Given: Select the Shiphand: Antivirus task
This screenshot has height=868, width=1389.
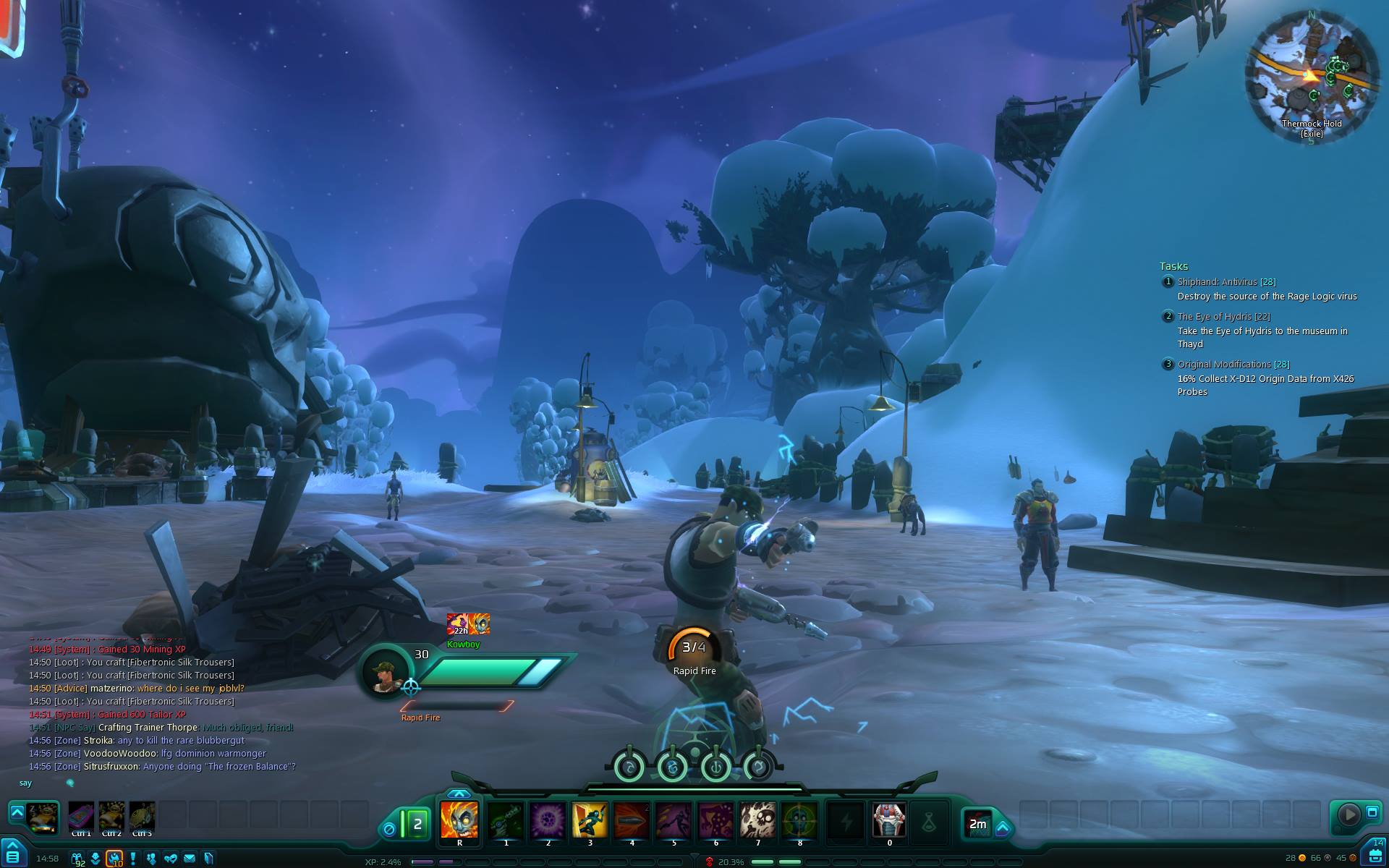Looking at the screenshot, I should click(1226, 282).
